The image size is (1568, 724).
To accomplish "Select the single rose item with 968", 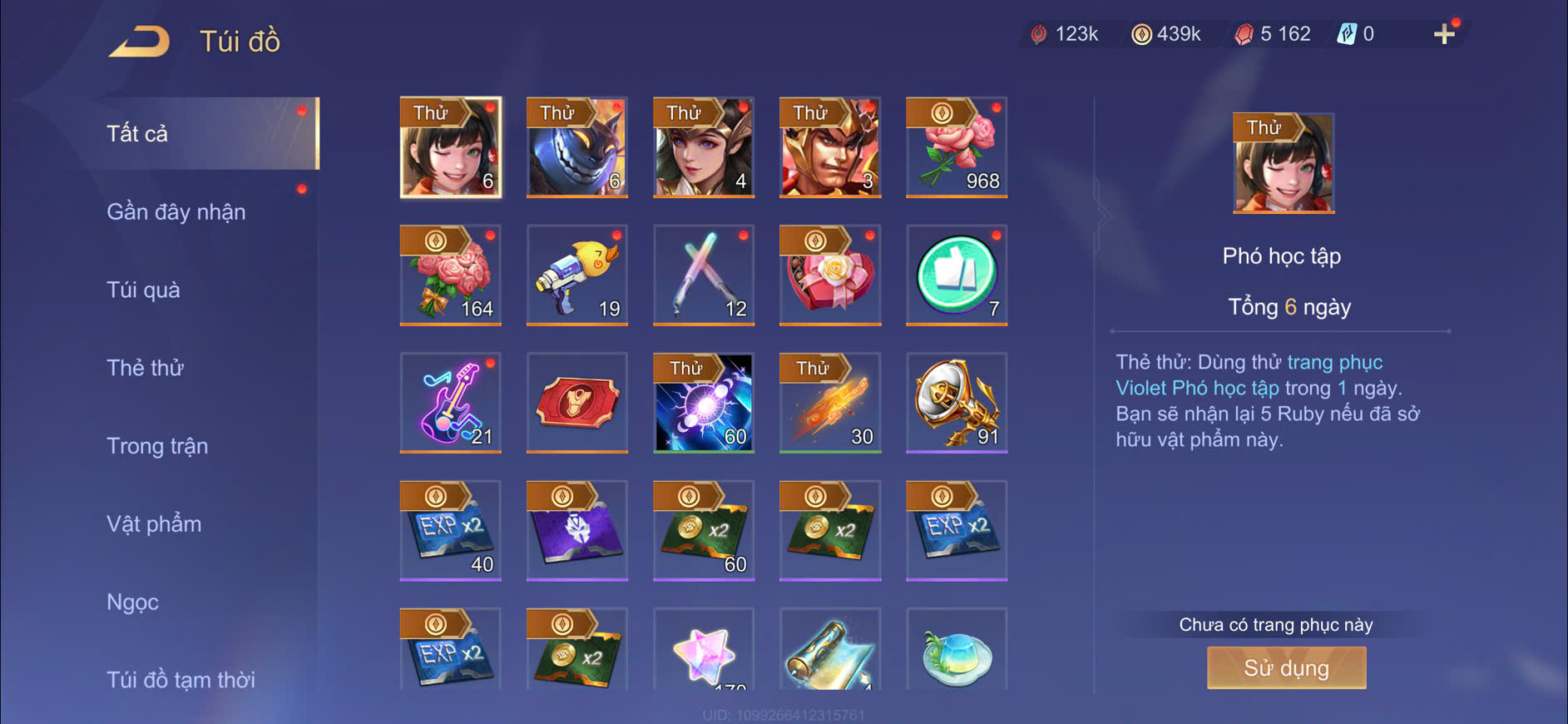I will pos(956,147).
